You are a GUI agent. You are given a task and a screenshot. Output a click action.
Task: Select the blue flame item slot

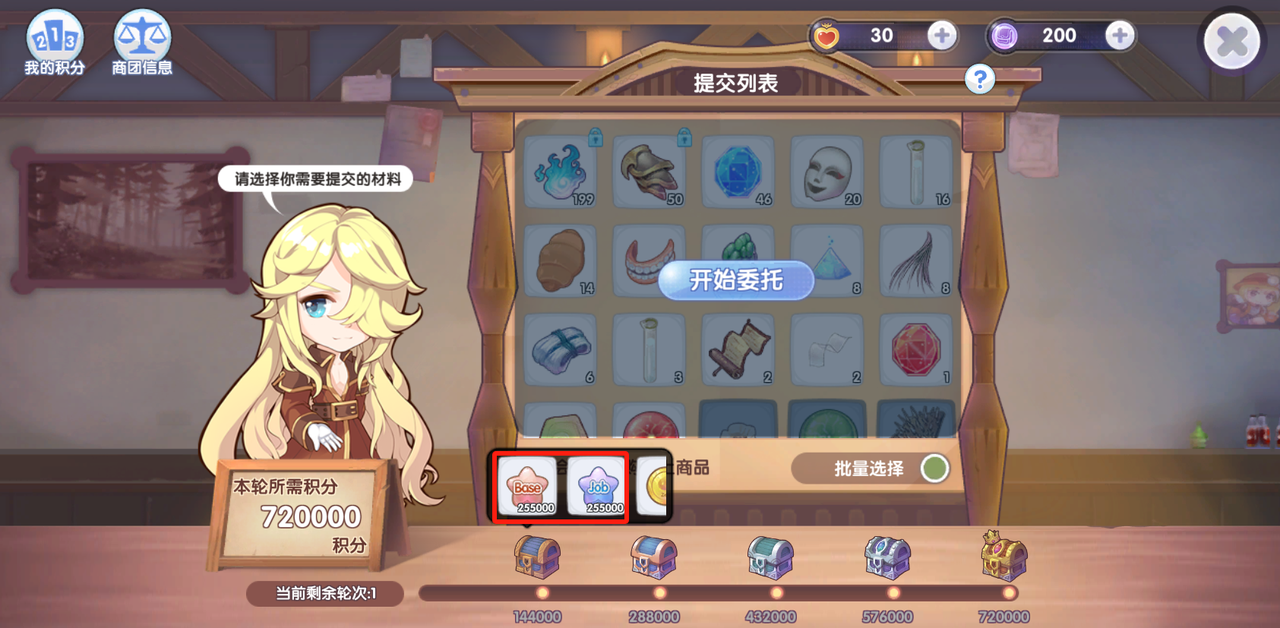click(560, 171)
